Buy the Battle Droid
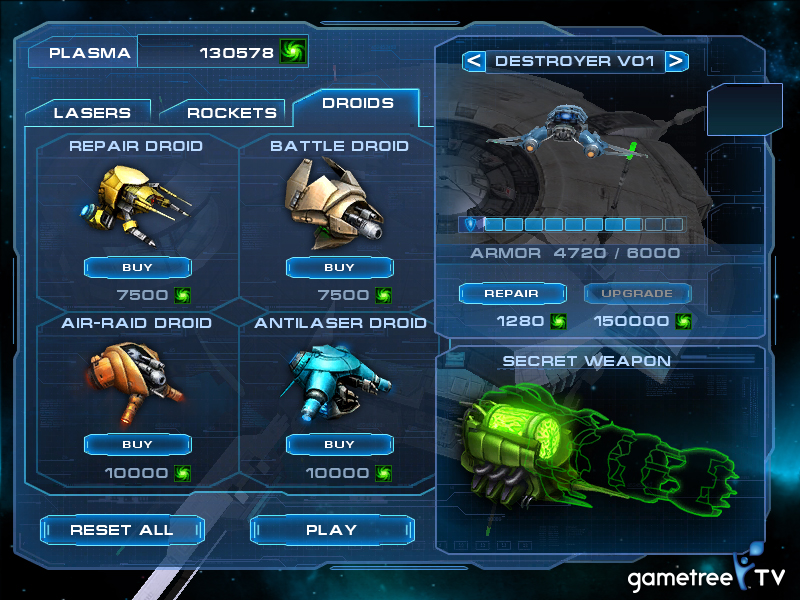This screenshot has width=800, height=600. [339, 267]
